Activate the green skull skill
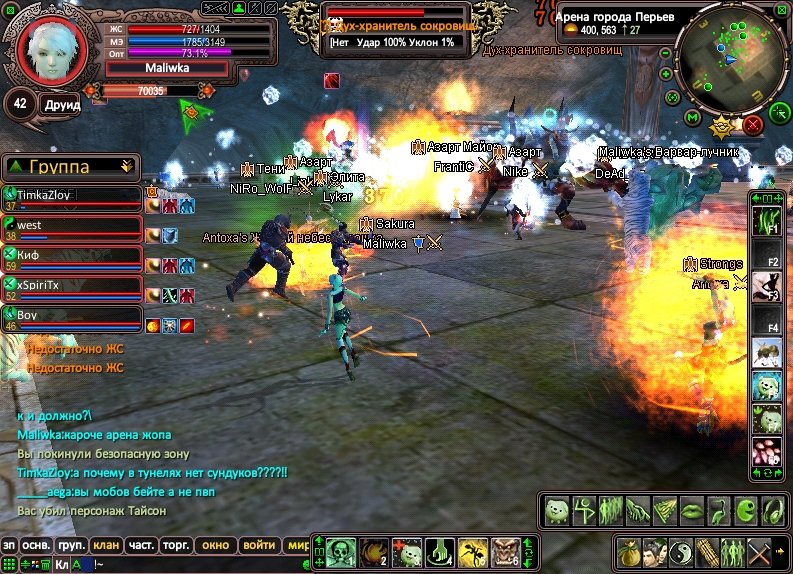 (x=342, y=551)
